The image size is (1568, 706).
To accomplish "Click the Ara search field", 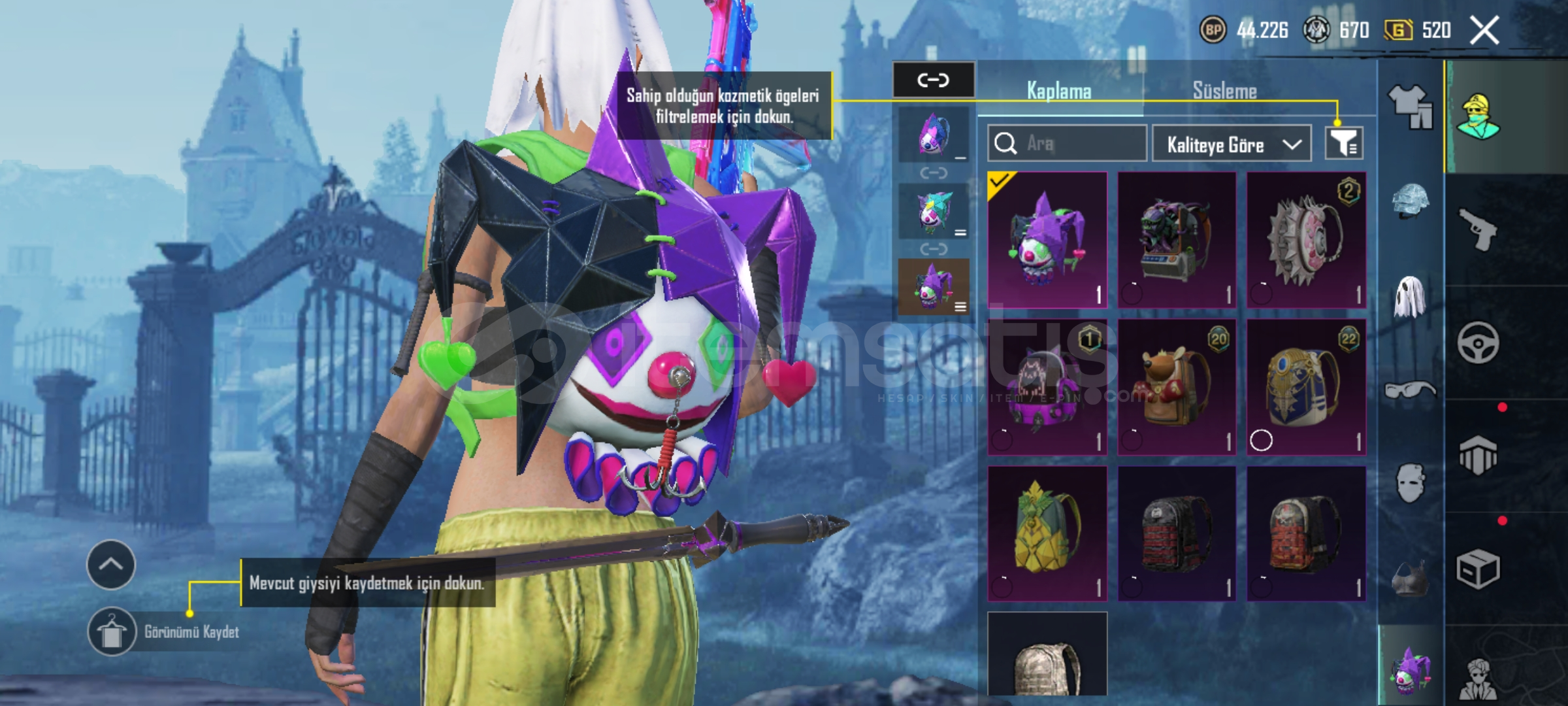I will coord(1067,143).
